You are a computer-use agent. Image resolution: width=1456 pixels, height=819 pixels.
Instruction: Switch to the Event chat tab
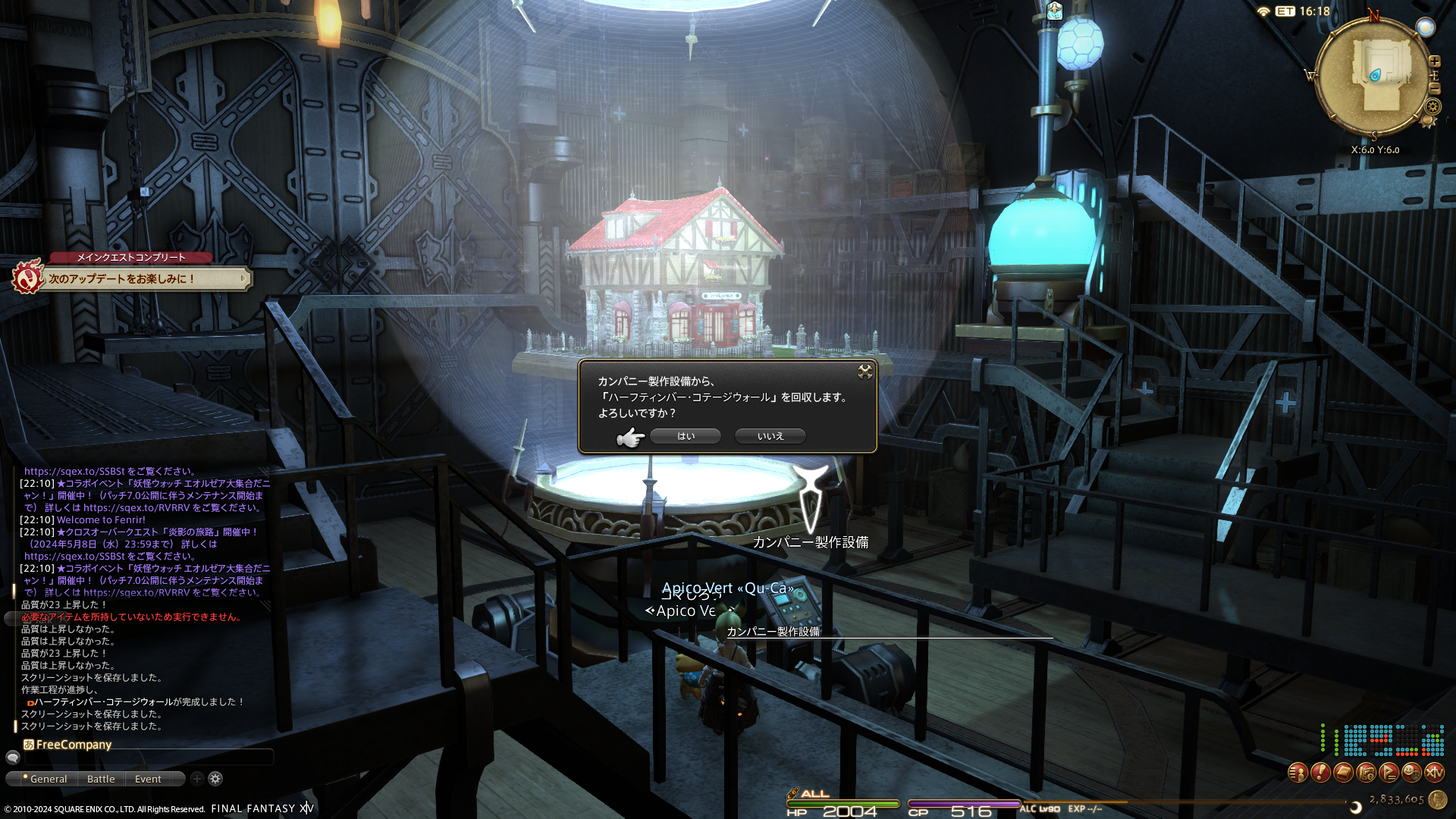pos(148,779)
